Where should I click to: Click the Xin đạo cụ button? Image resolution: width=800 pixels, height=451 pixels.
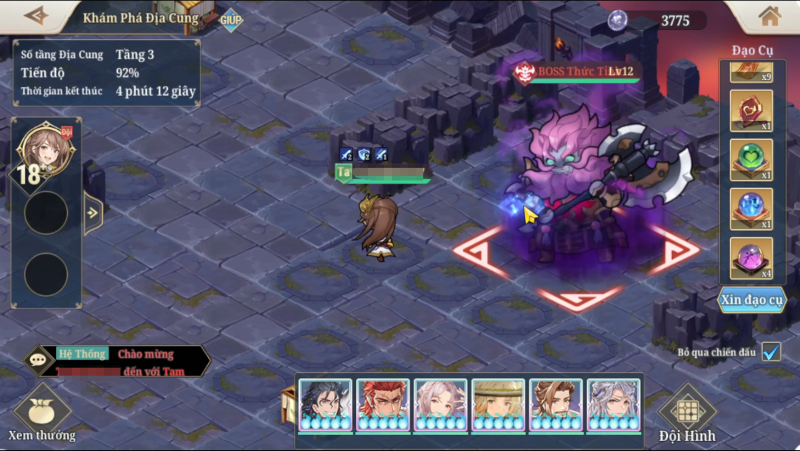(x=752, y=300)
